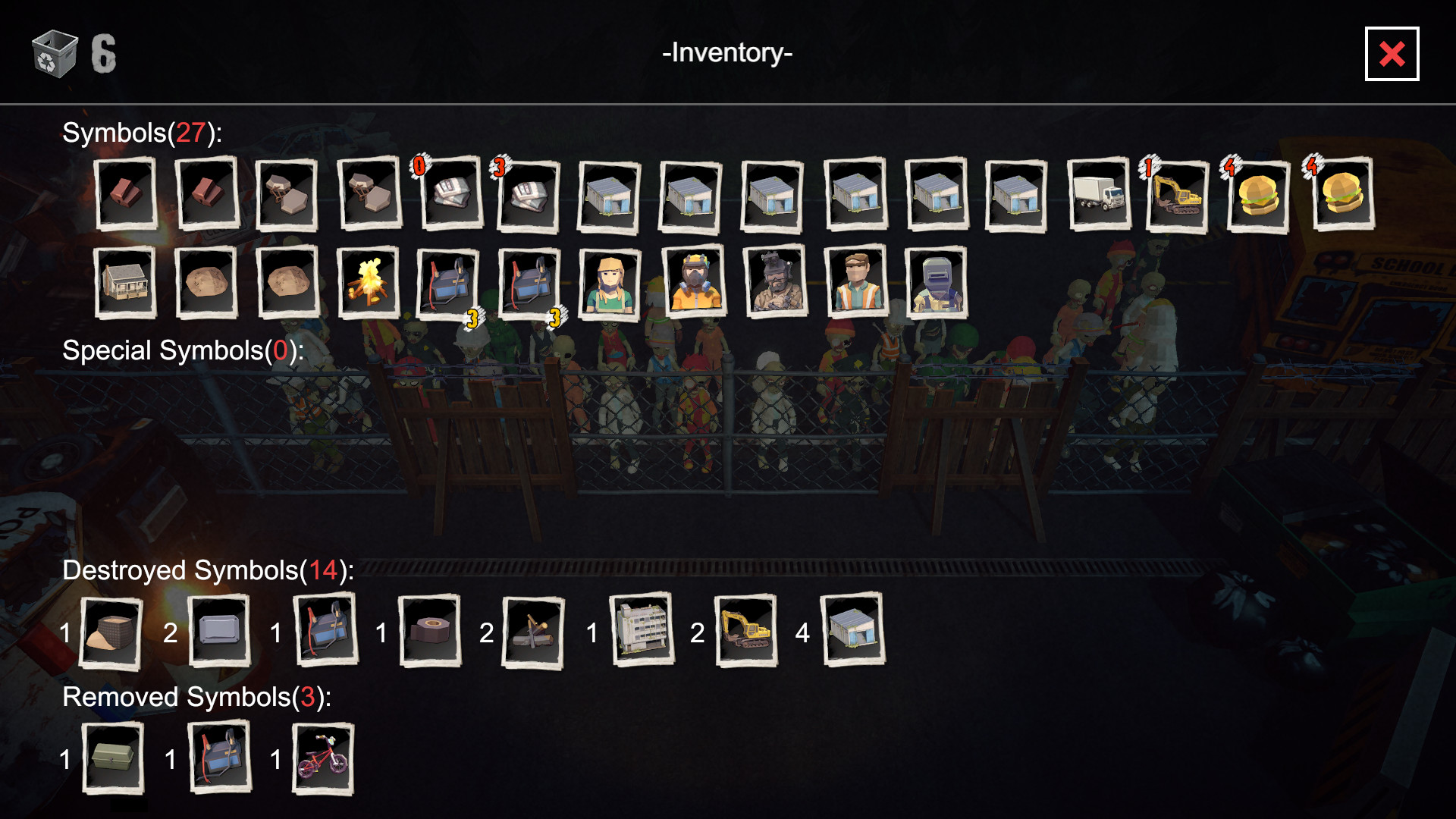
Task: Pick the soldier character symbol
Action: [774, 282]
